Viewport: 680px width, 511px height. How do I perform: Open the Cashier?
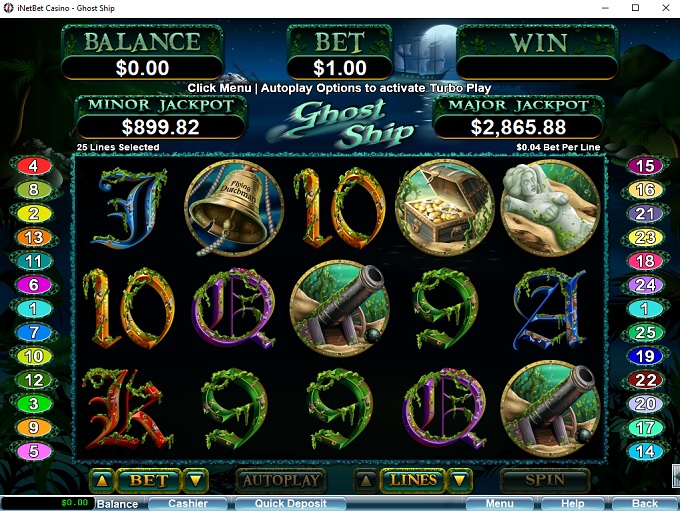click(x=188, y=504)
